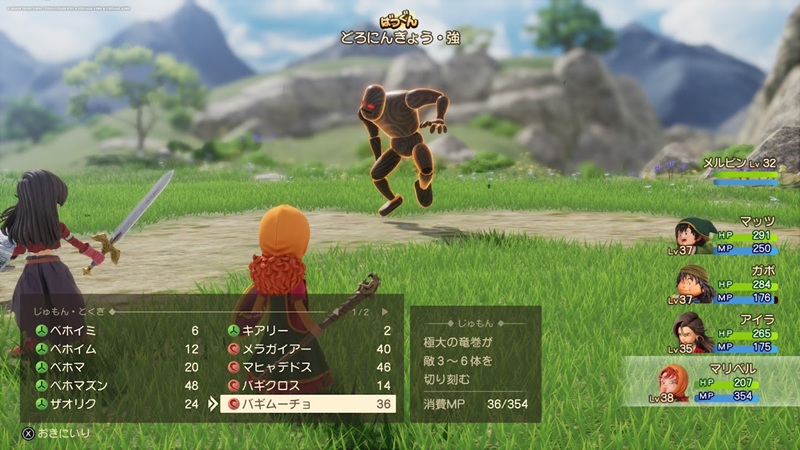The height and width of the screenshot is (450, 800).
Task: Select マリベル's highlighted party panel
Action: coord(710,382)
